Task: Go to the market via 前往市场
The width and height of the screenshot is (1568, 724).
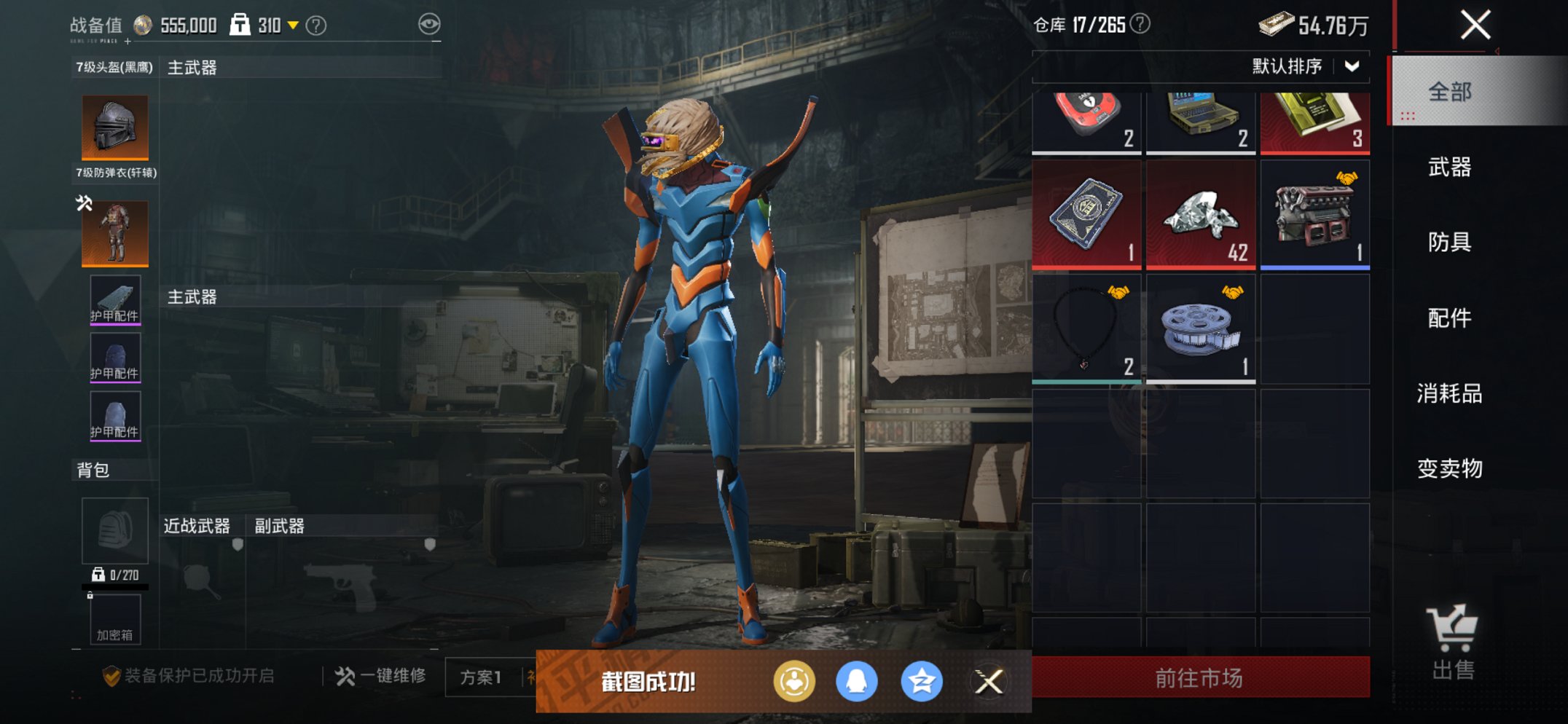Action: (1200, 678)
